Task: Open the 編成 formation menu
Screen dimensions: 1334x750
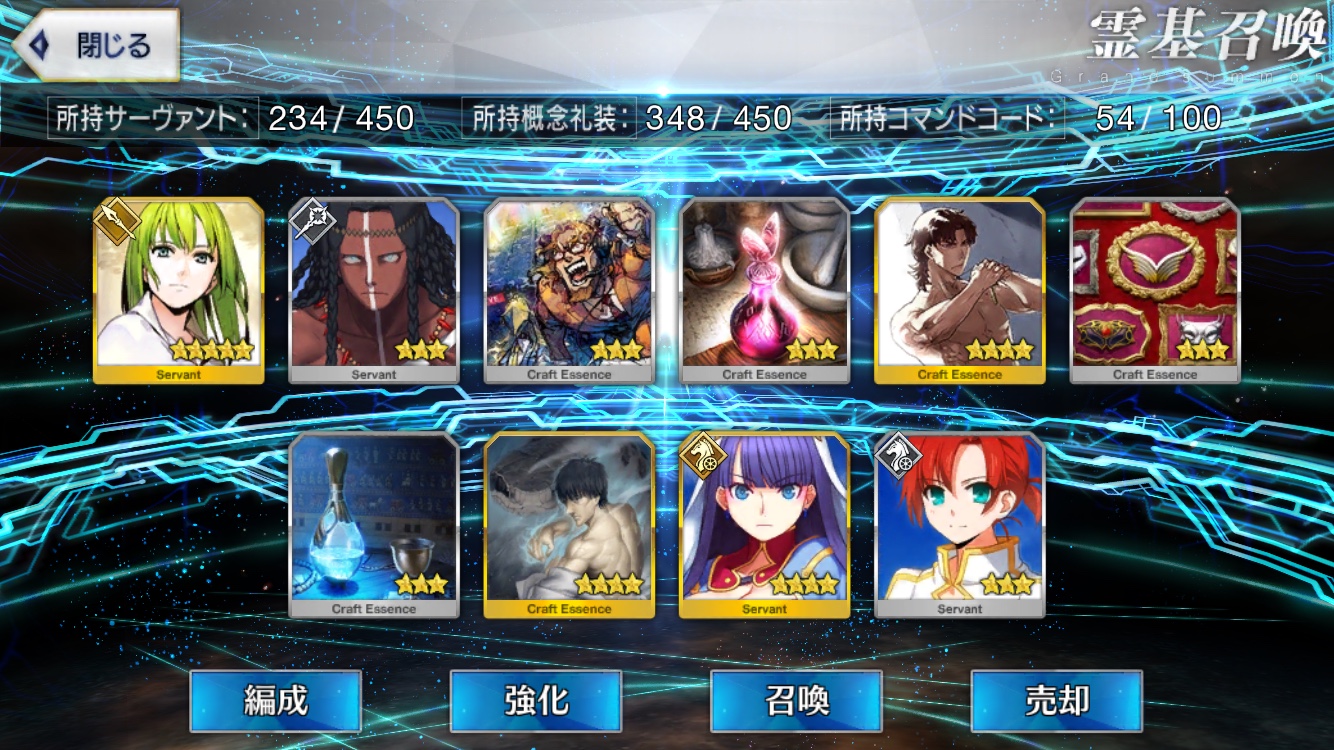Action: (275, 700)
